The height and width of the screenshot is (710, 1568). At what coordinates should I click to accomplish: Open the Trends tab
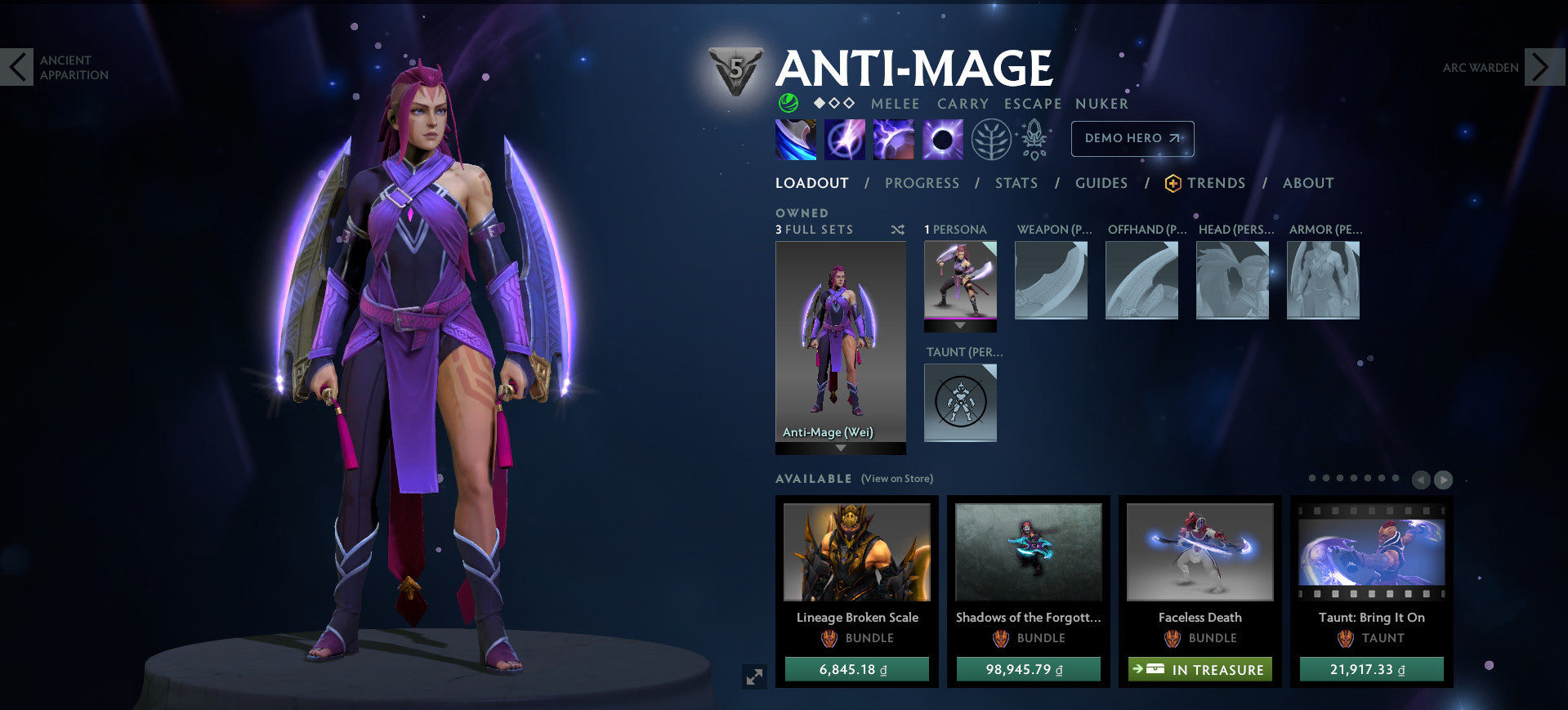pos(1216,183)
